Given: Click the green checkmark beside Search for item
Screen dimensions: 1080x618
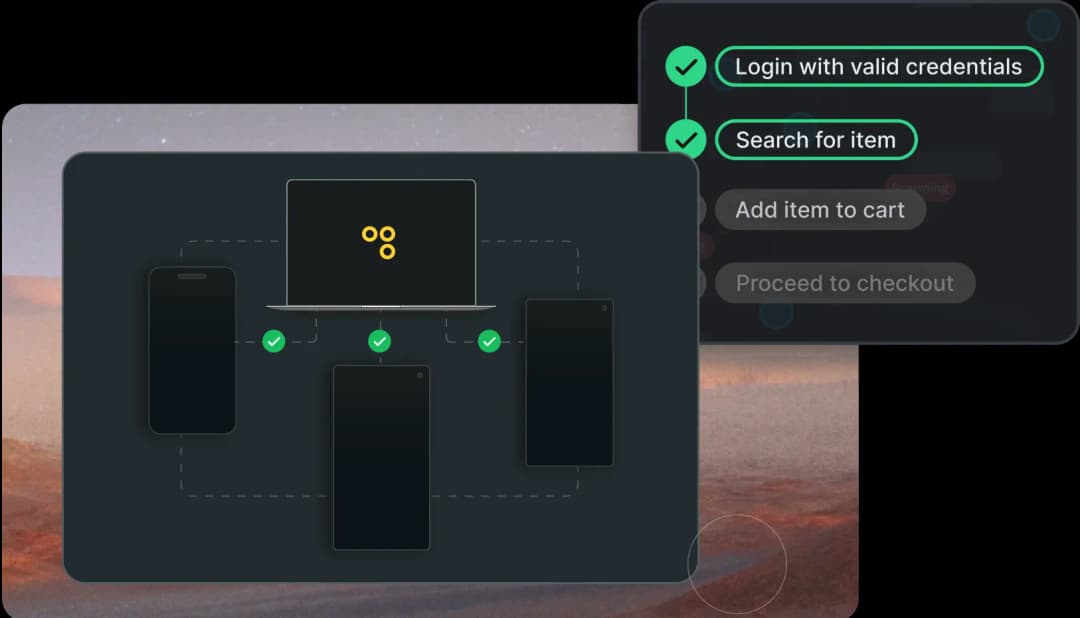Looking at the screenshot, I should (x=686, y=140).
